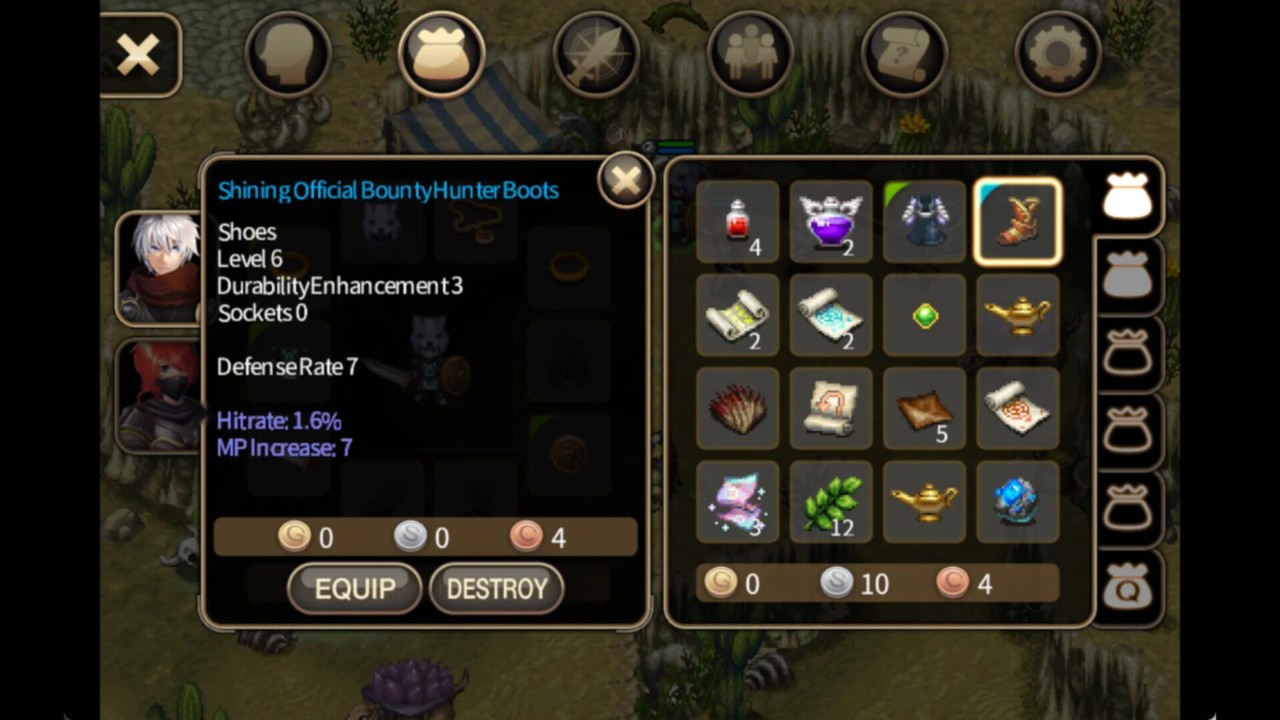The image size is (1280, 720).
Task: Close the item details popup
Action: [626, 181]
